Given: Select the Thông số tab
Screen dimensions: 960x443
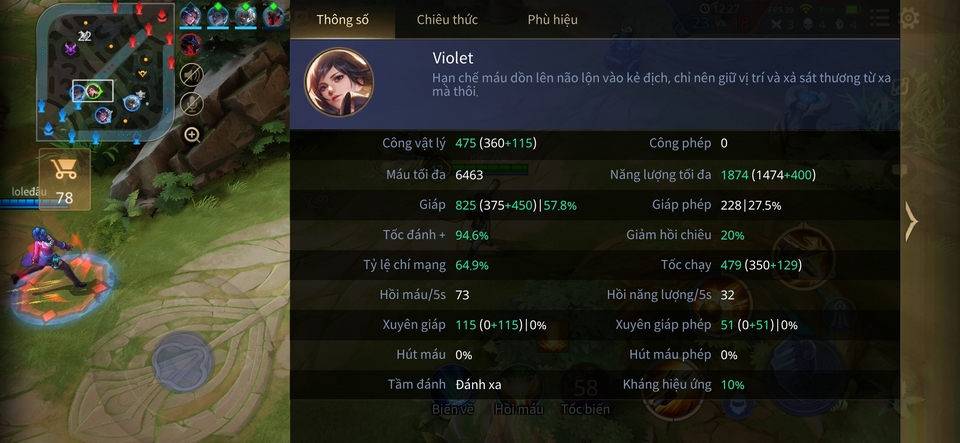Looking at the screenshot, I should (342, 19).
